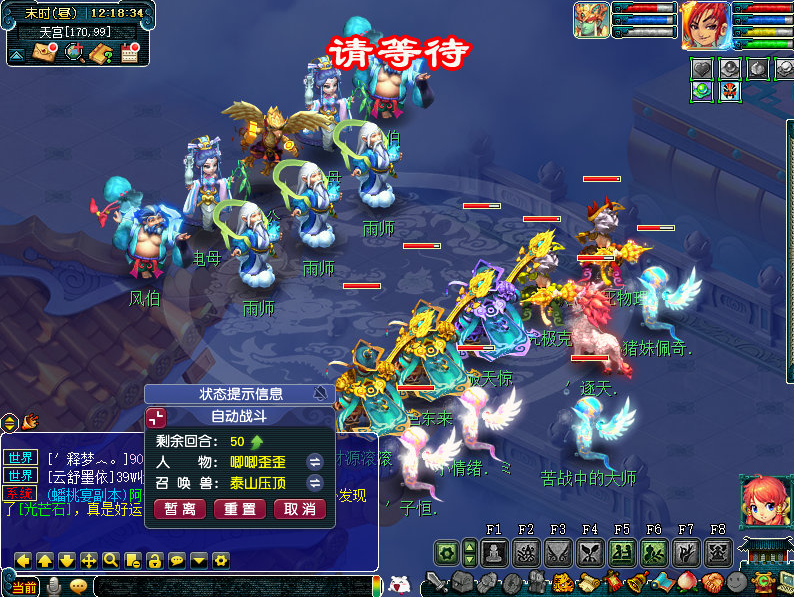Open the chat magnifier search button
This screenshot has height=597, width=794.
pos(110,560)
